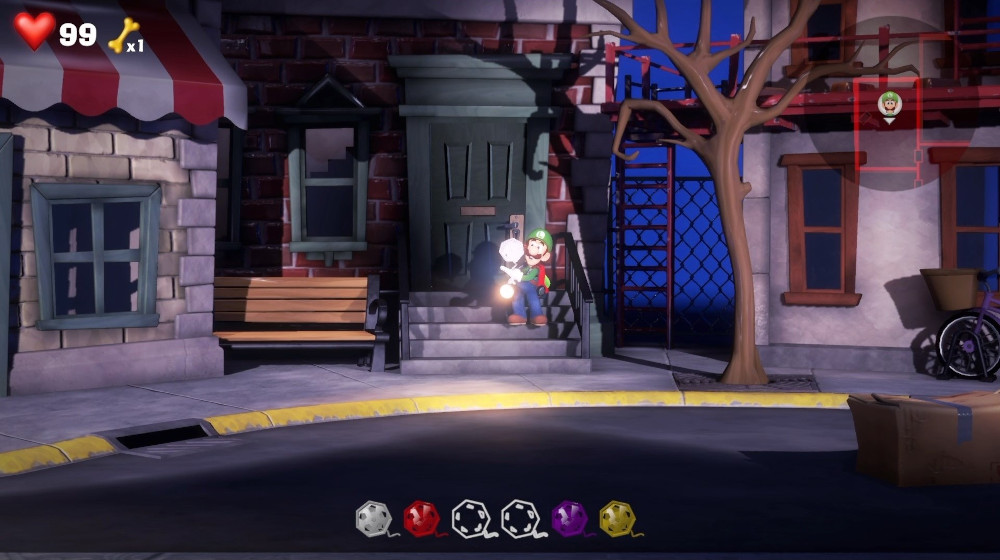Select the purple gem in the tracker
The width and height of the screenshot is (1000, 560).
coord(569,518)
